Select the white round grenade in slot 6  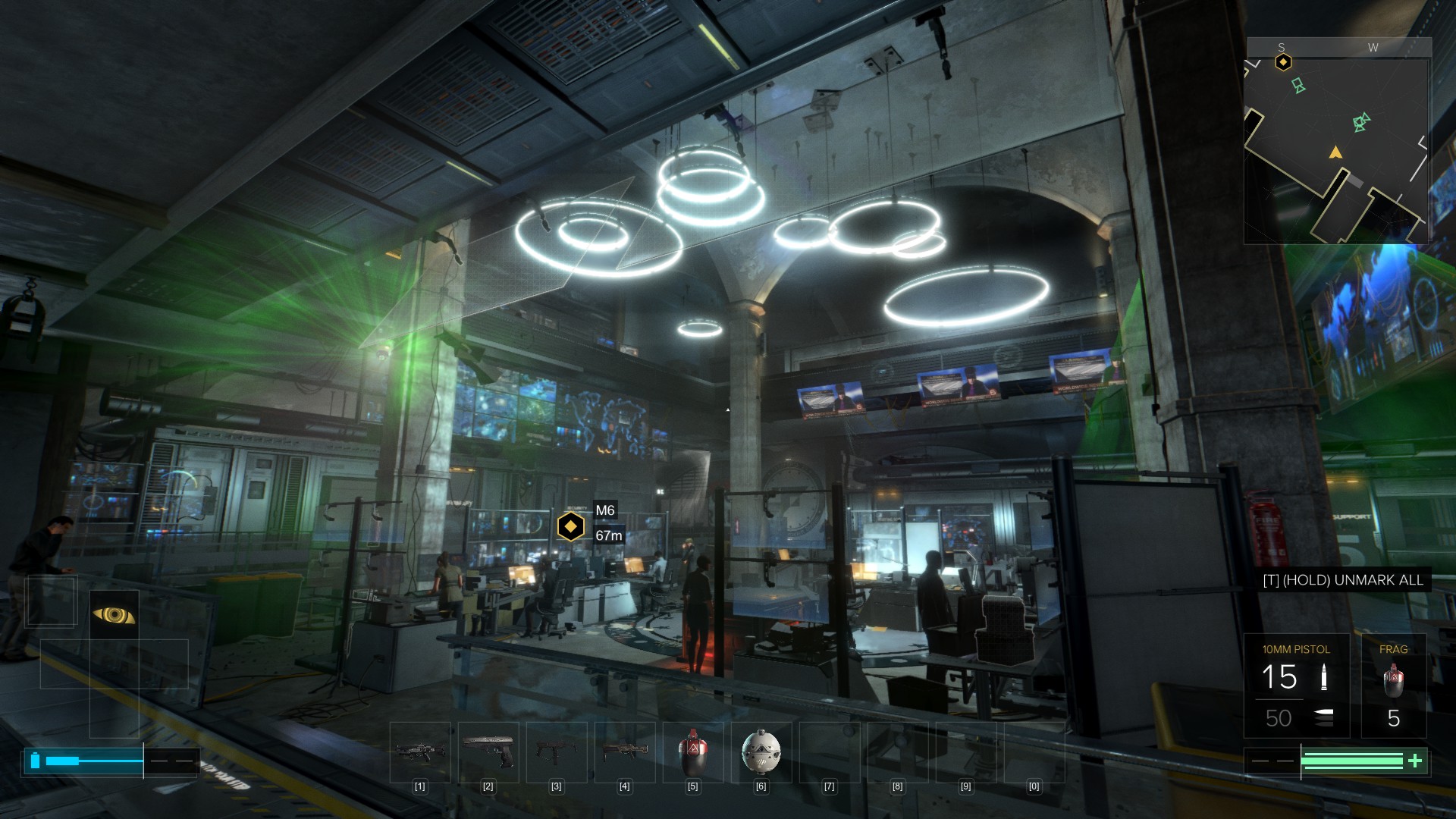761,752
